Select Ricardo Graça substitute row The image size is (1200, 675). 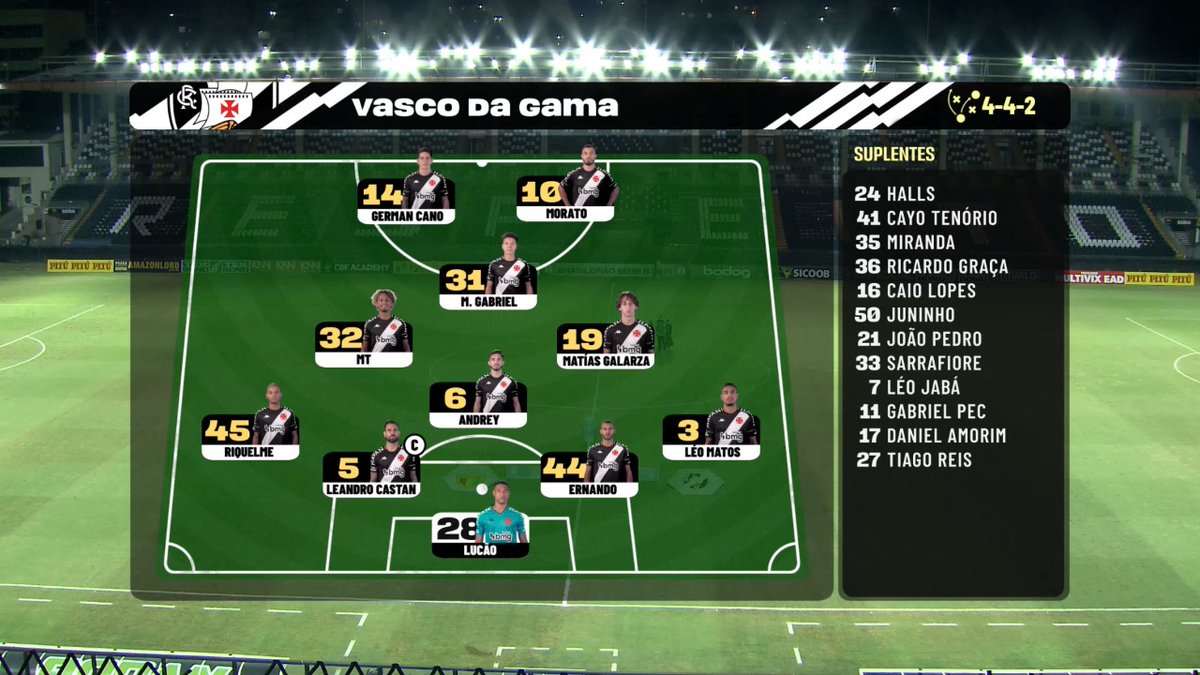click(932, 267)
